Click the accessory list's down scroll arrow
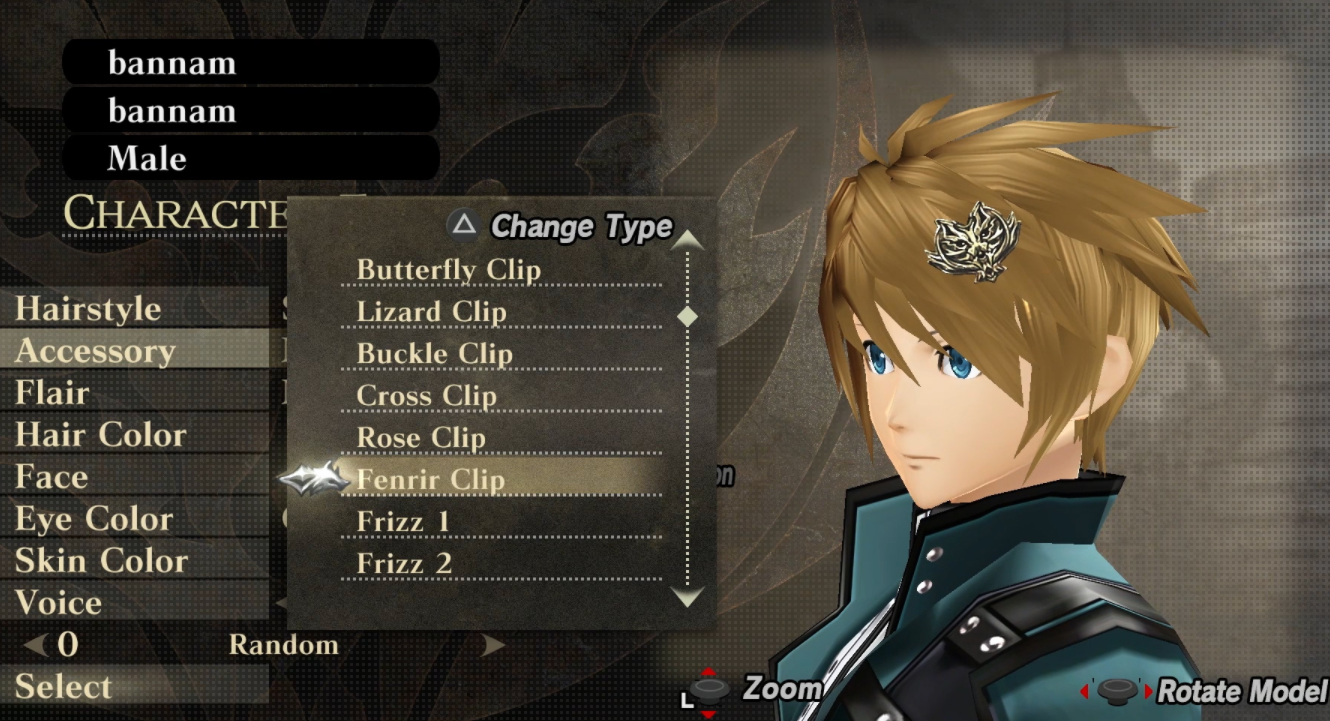The image size is (1330, 721). (x=688, y=598)
